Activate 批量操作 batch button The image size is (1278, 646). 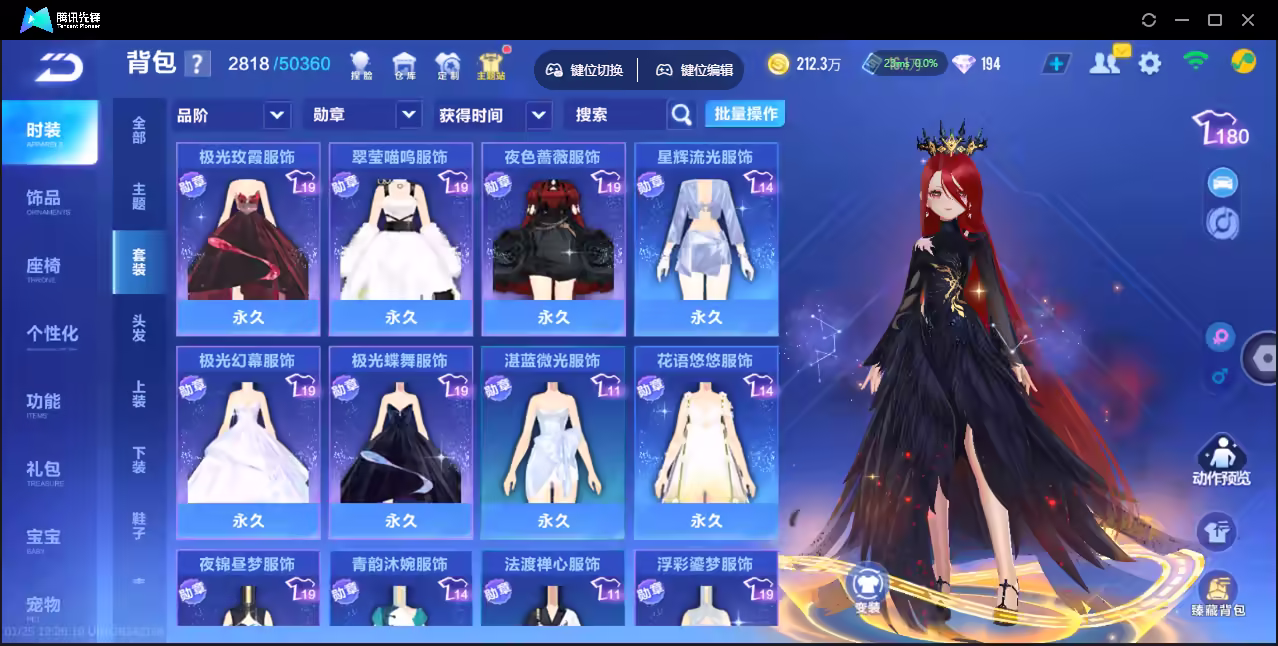(745, 114)
